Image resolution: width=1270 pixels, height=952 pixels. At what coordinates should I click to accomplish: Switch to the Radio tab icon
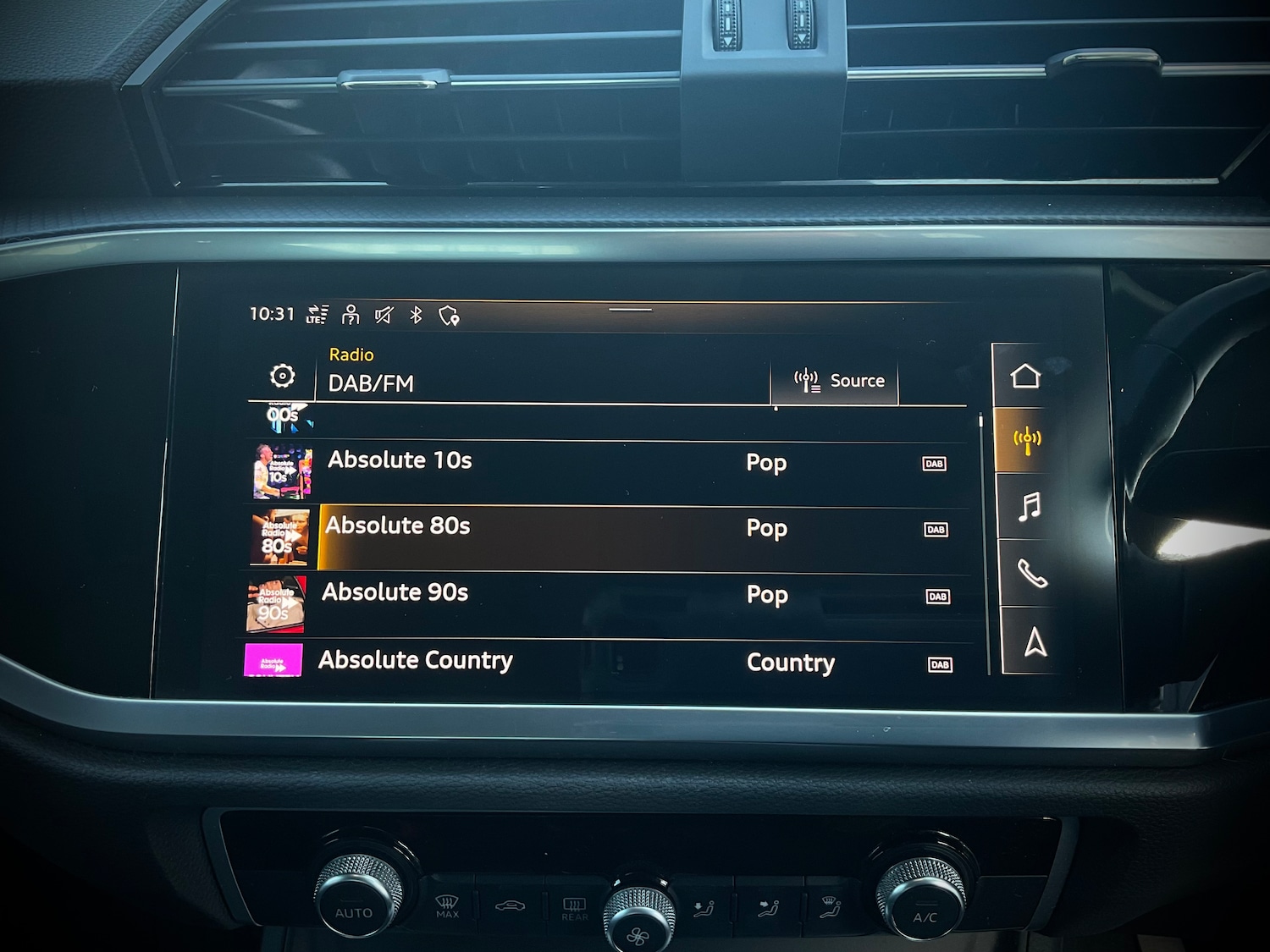(x=1027, y=440)
